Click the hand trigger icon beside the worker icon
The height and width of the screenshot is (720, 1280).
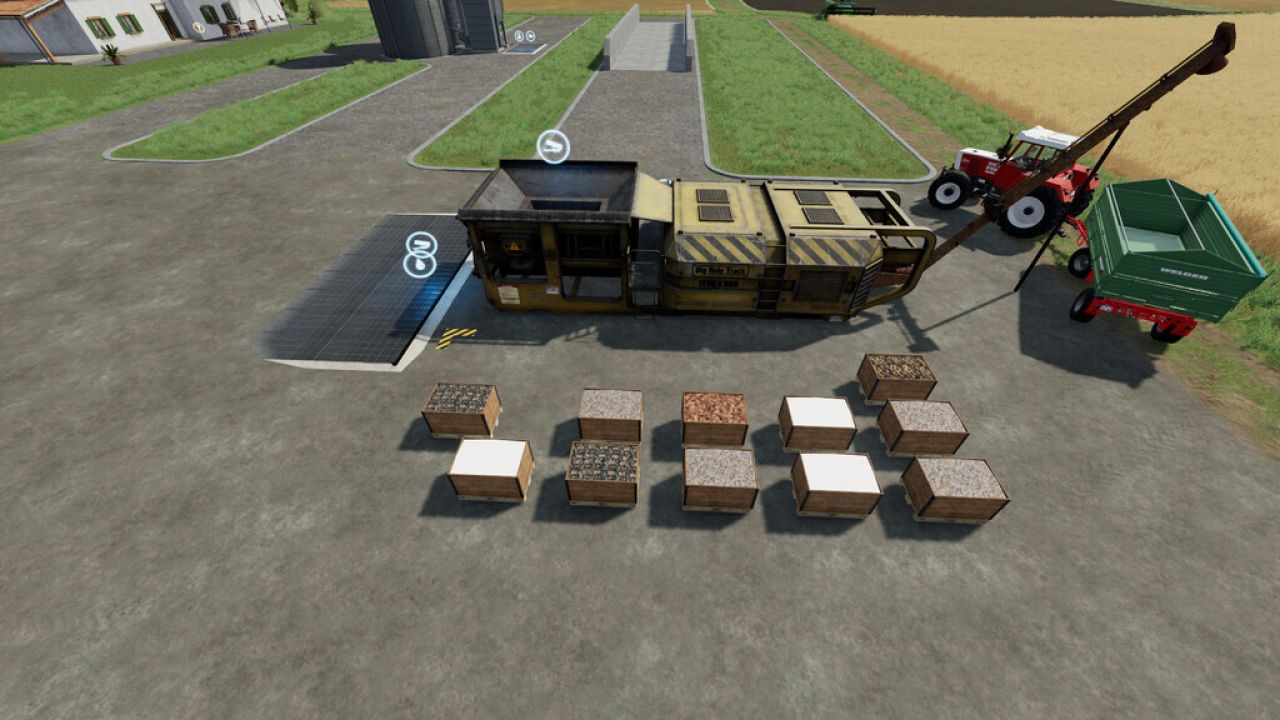coord(531,35)
